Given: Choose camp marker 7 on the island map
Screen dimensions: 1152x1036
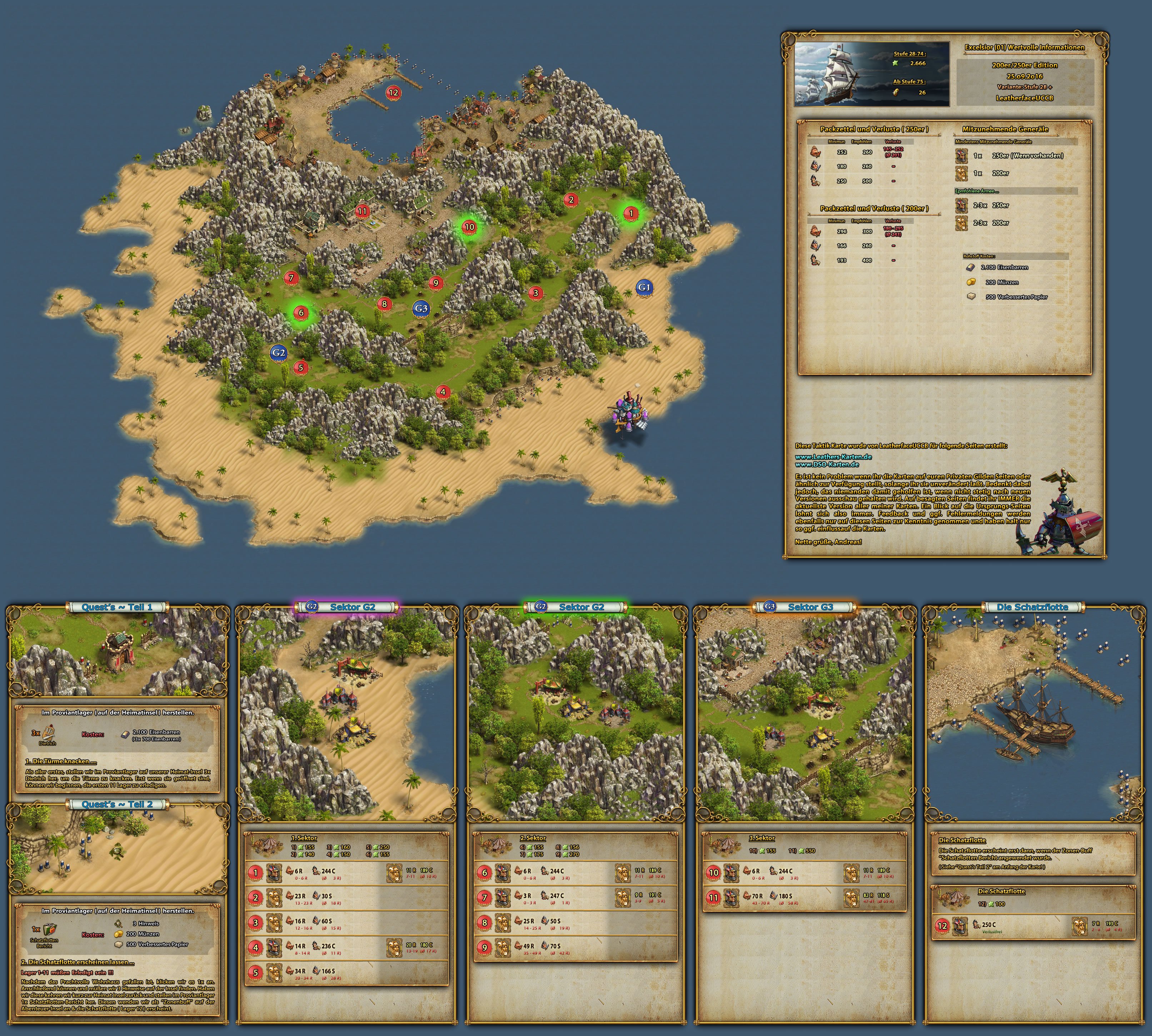Looking at the screenshot, I should (291, 278).
